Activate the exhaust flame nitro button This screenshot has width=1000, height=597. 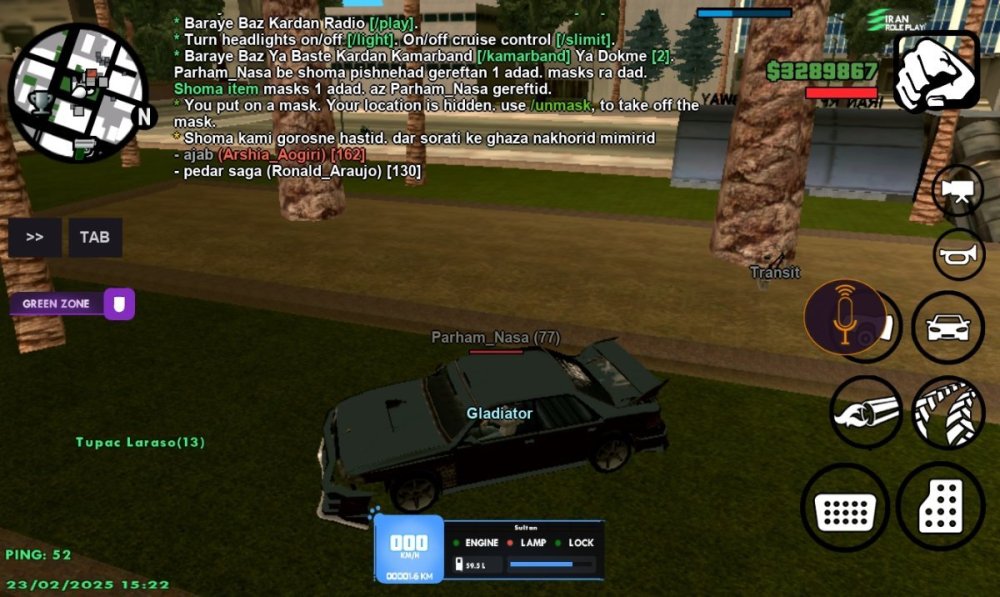click(865, 412)
